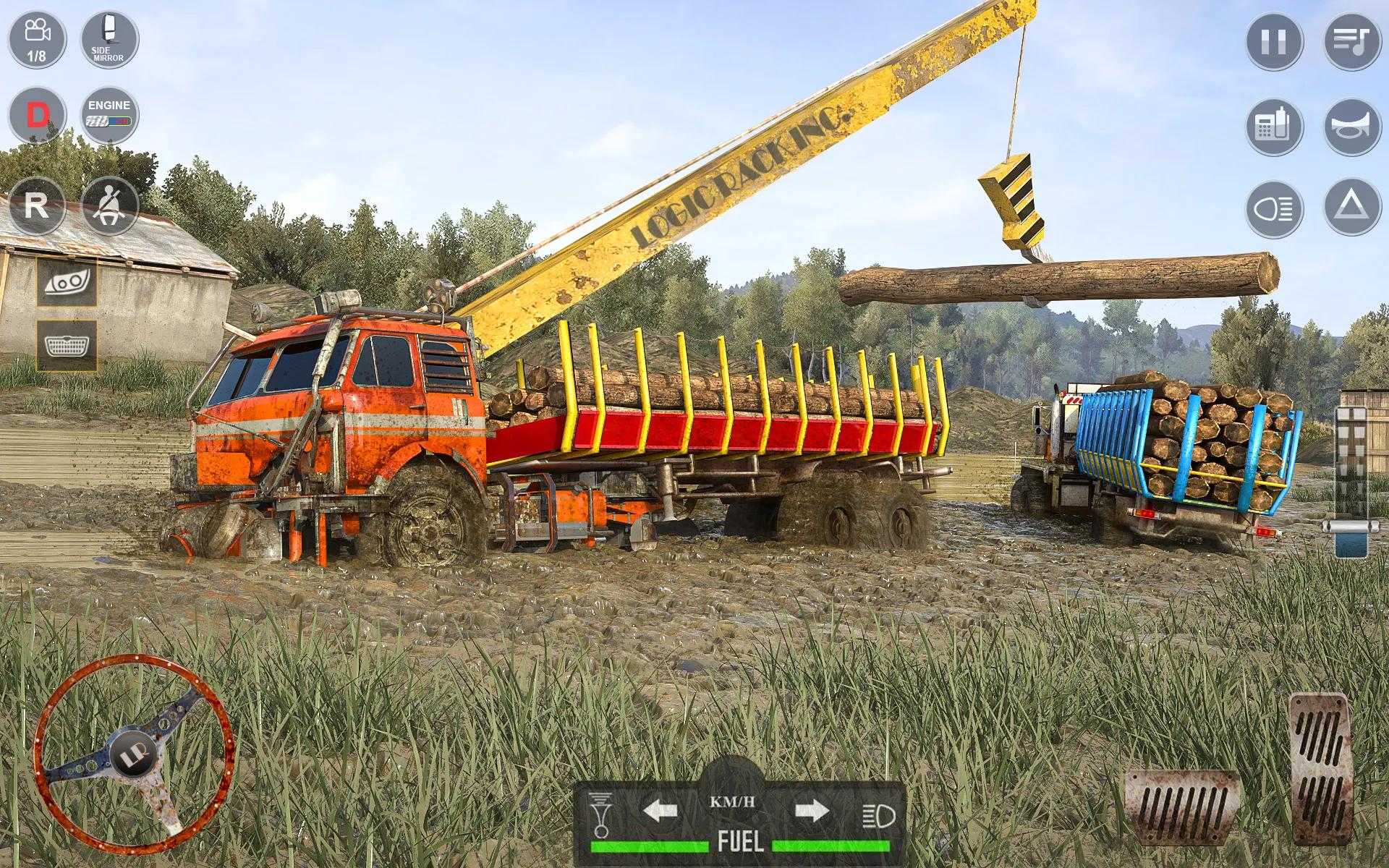Signal a right turn

[x=811, y=810]
